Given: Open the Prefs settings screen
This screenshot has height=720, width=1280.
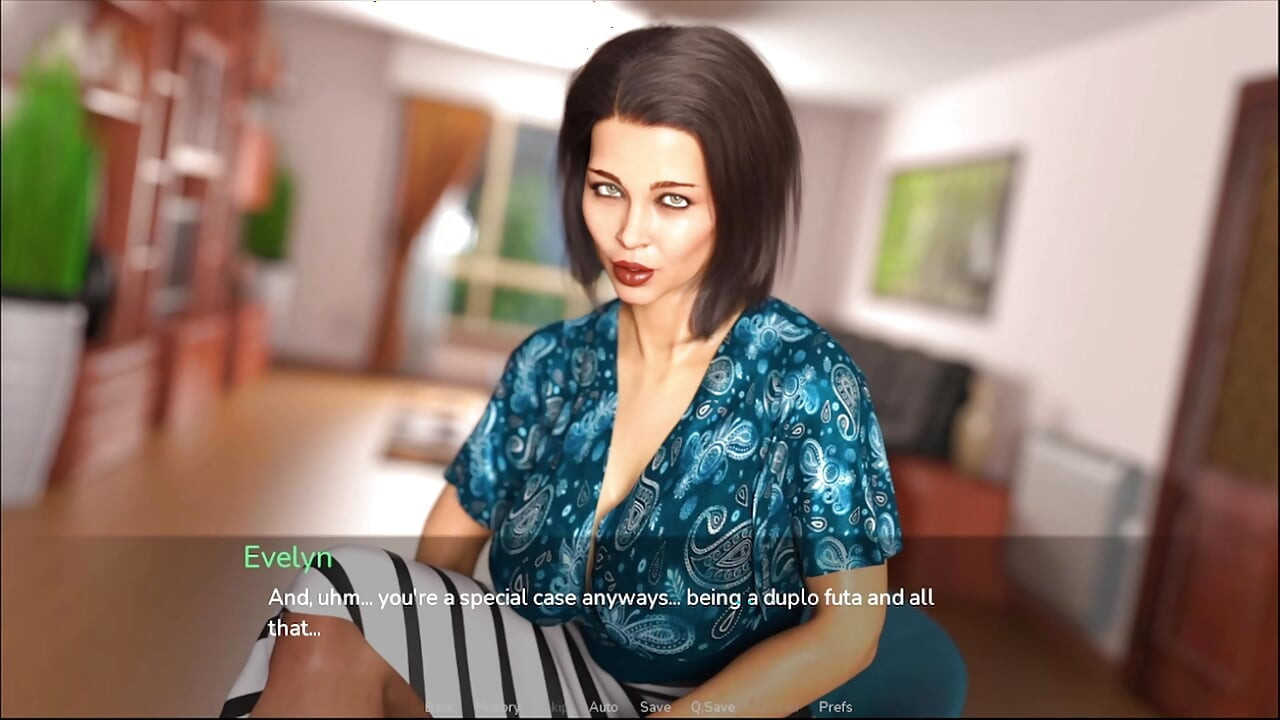Looking at the screenshot, I should [x=835, y=707].
